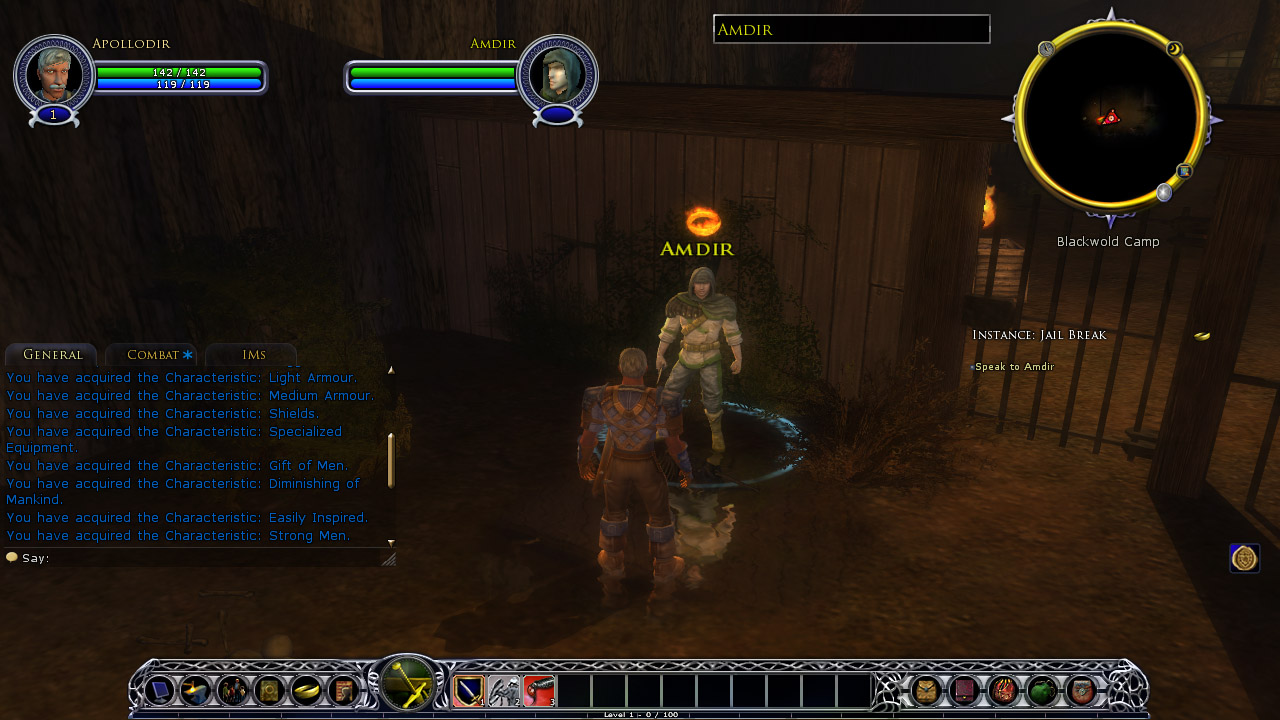1280x720 pixels.
Task: Open the green pouch bag
Action: pyautogui.click(x=1042, y=690)
